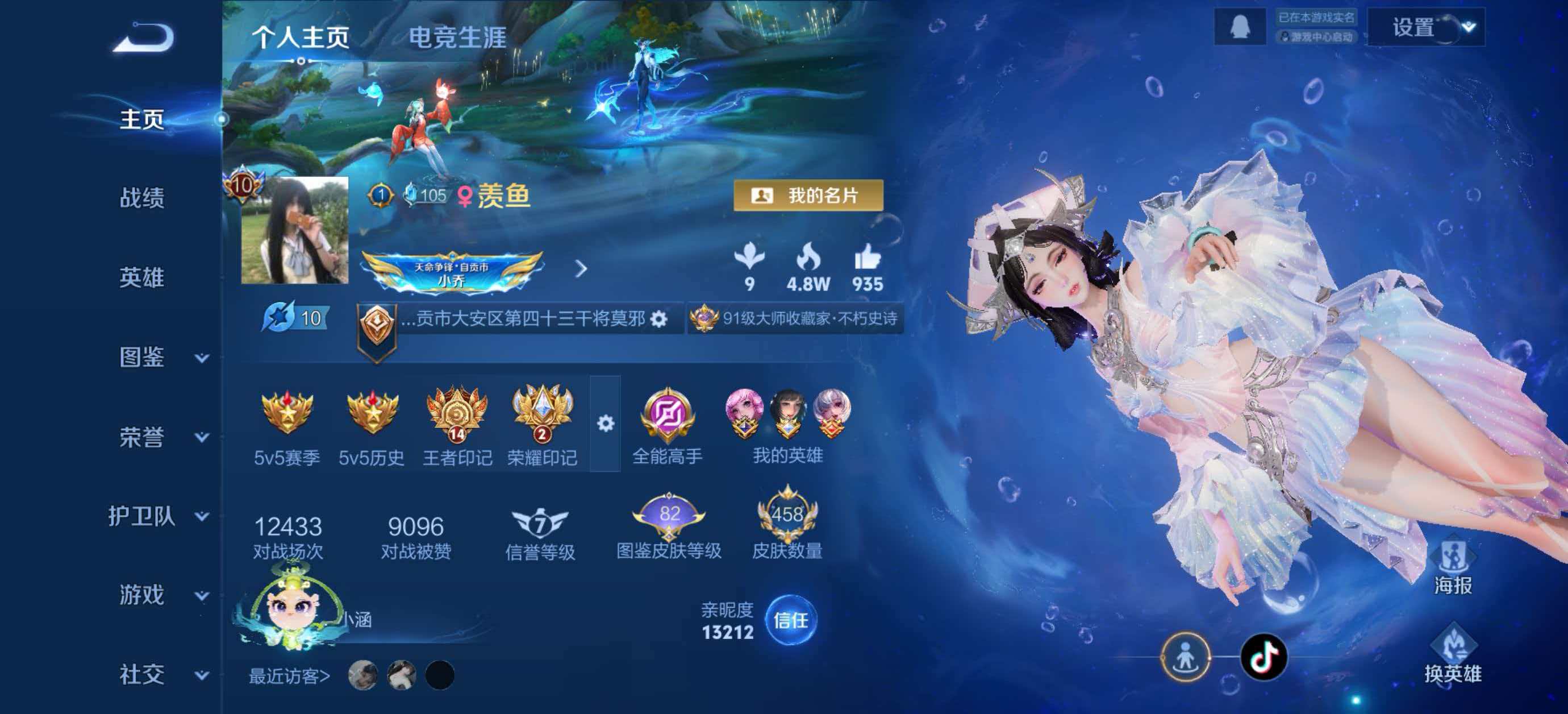Viewport: 1568px width, 714px height.
Task: Open 我的名片 card button
Action: 808,196
